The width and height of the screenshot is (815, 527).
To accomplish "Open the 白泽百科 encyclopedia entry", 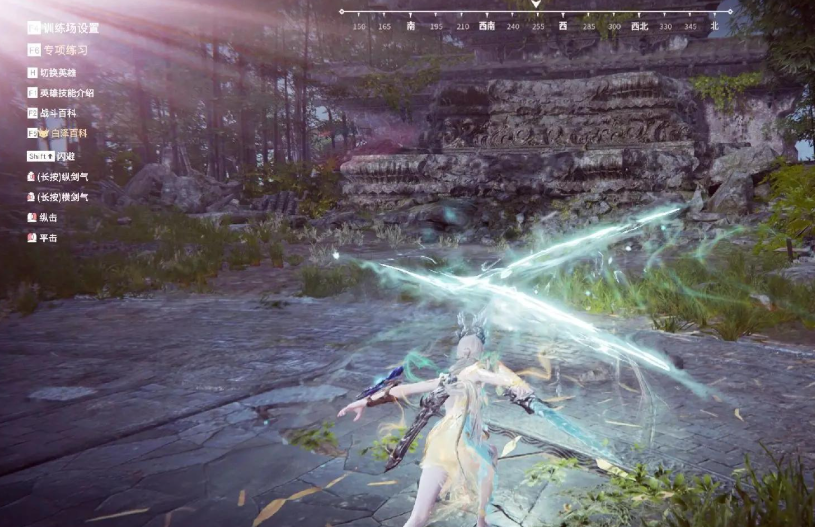I will [62, 133].
